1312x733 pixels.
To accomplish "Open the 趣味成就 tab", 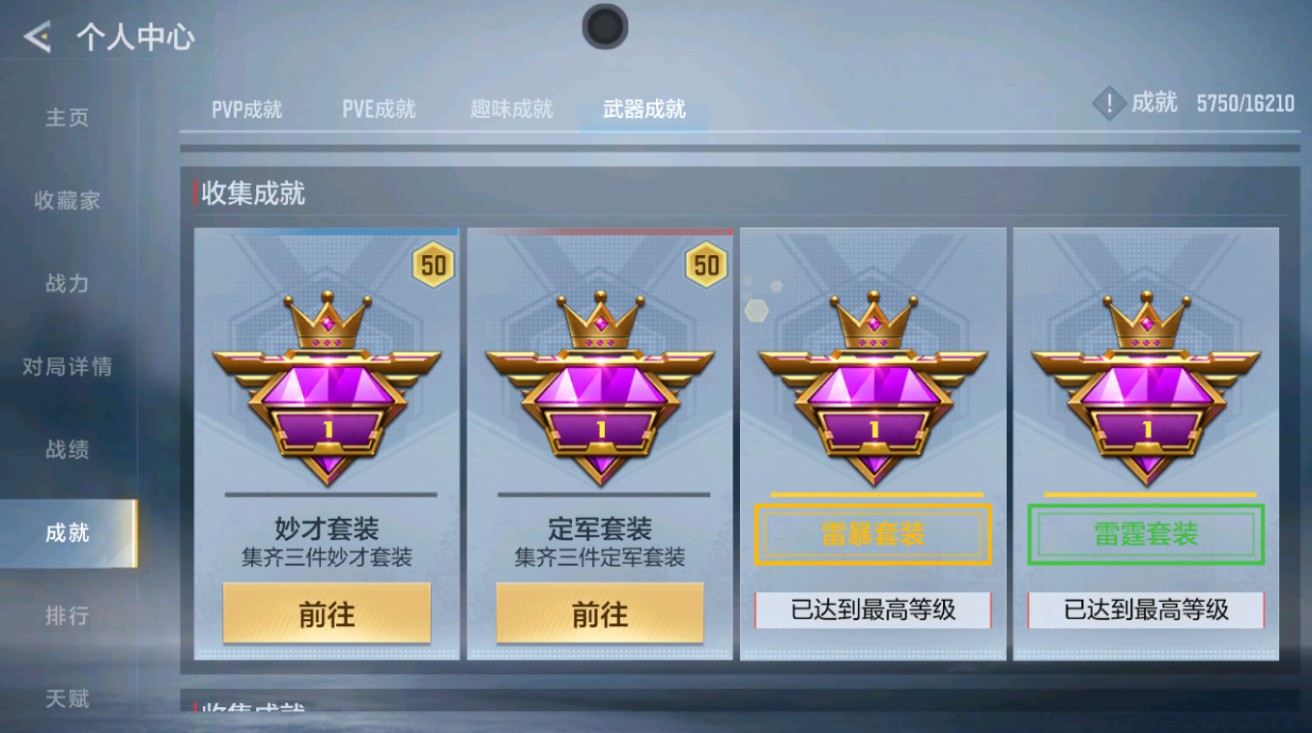I will pyautogui.click(x=510, y=109).
